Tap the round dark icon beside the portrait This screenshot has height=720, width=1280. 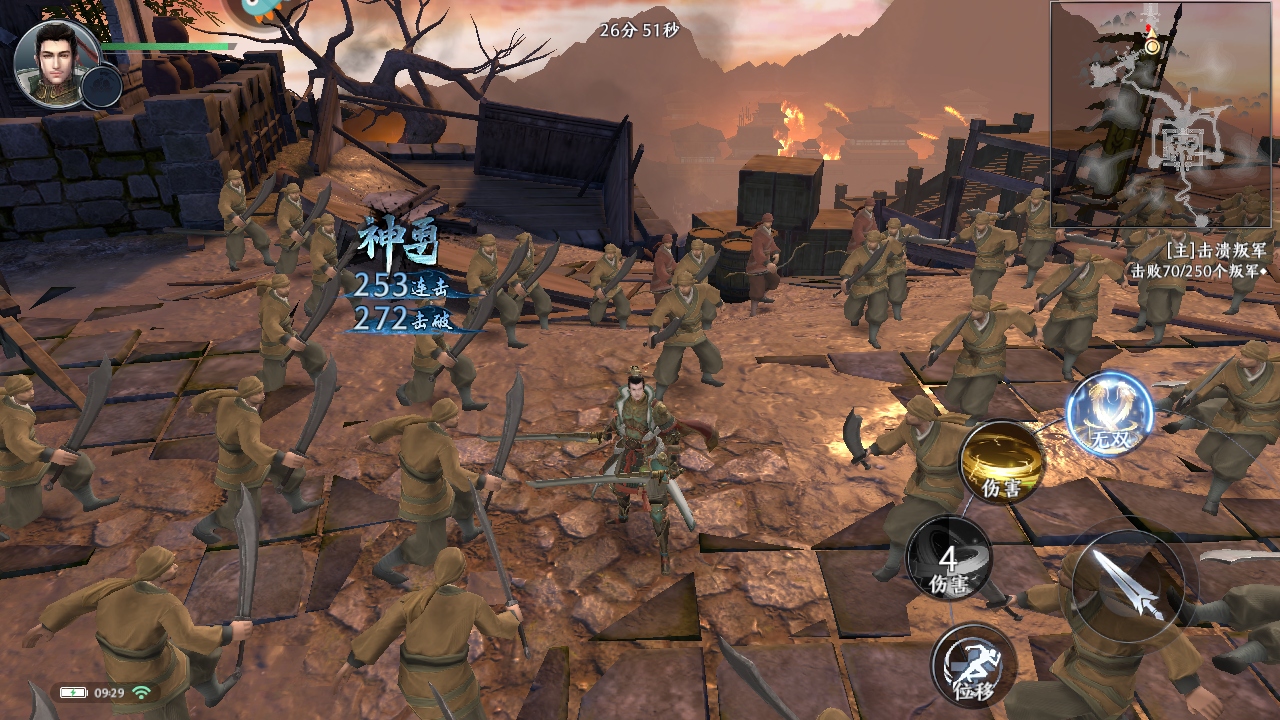coord(101,87)
